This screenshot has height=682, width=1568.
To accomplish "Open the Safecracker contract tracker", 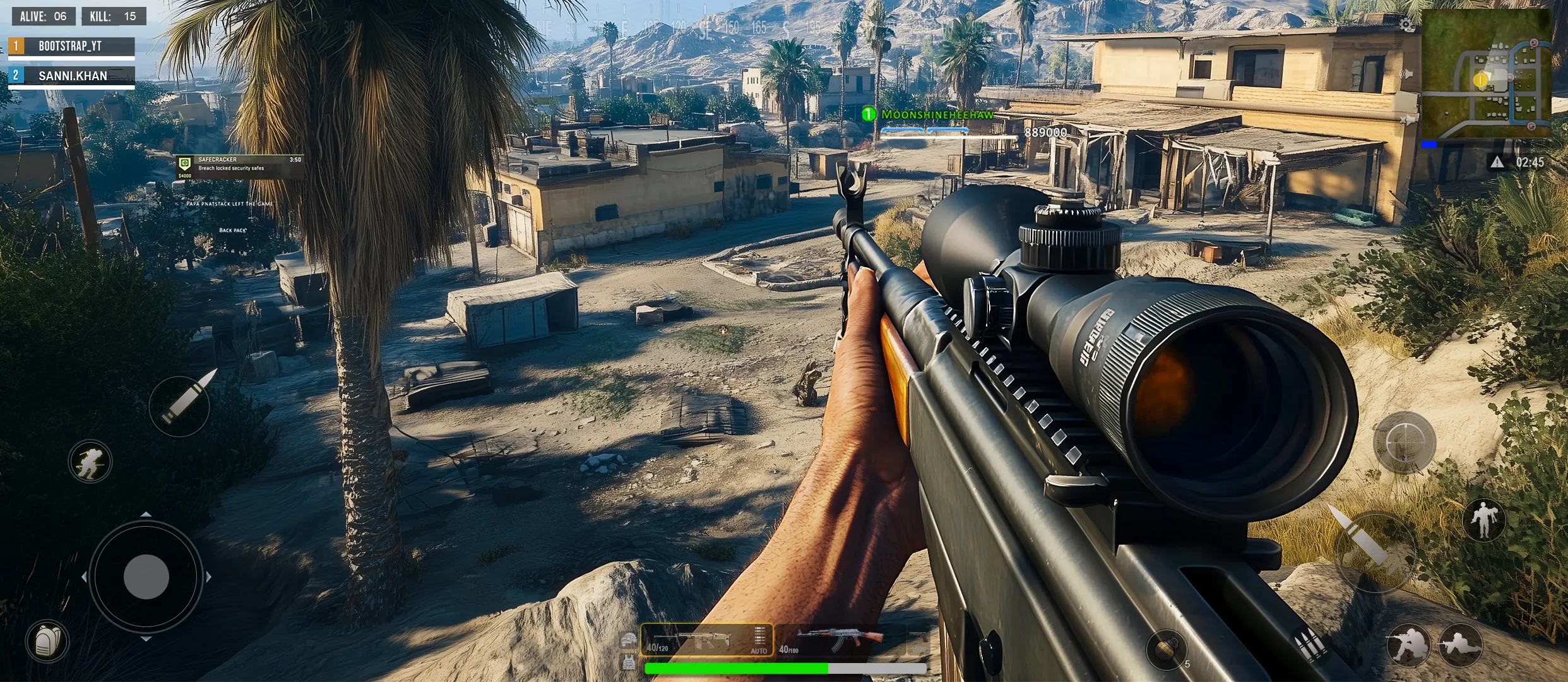I will [240, 165].
